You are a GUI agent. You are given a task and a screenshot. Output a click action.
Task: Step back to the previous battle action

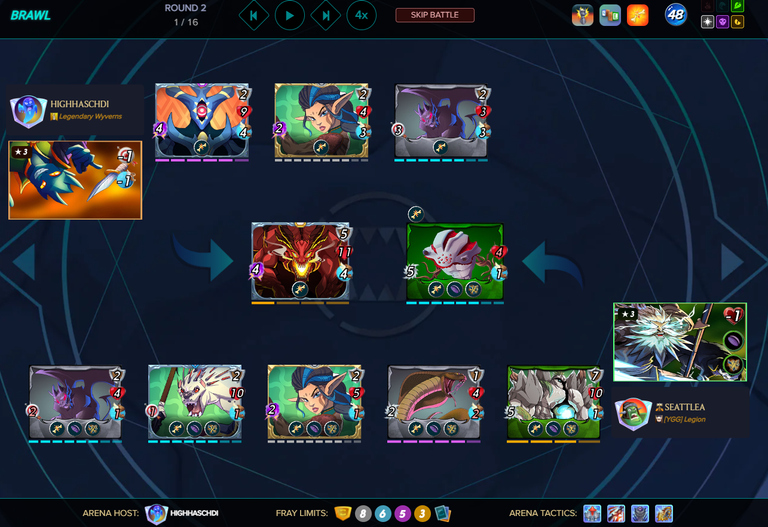click(254, 15)
